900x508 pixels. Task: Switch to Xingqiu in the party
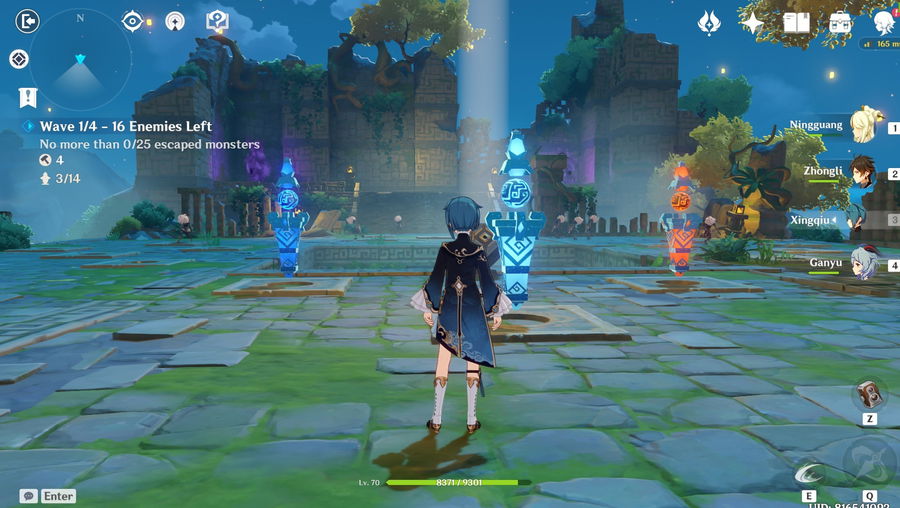coord(862,217)
